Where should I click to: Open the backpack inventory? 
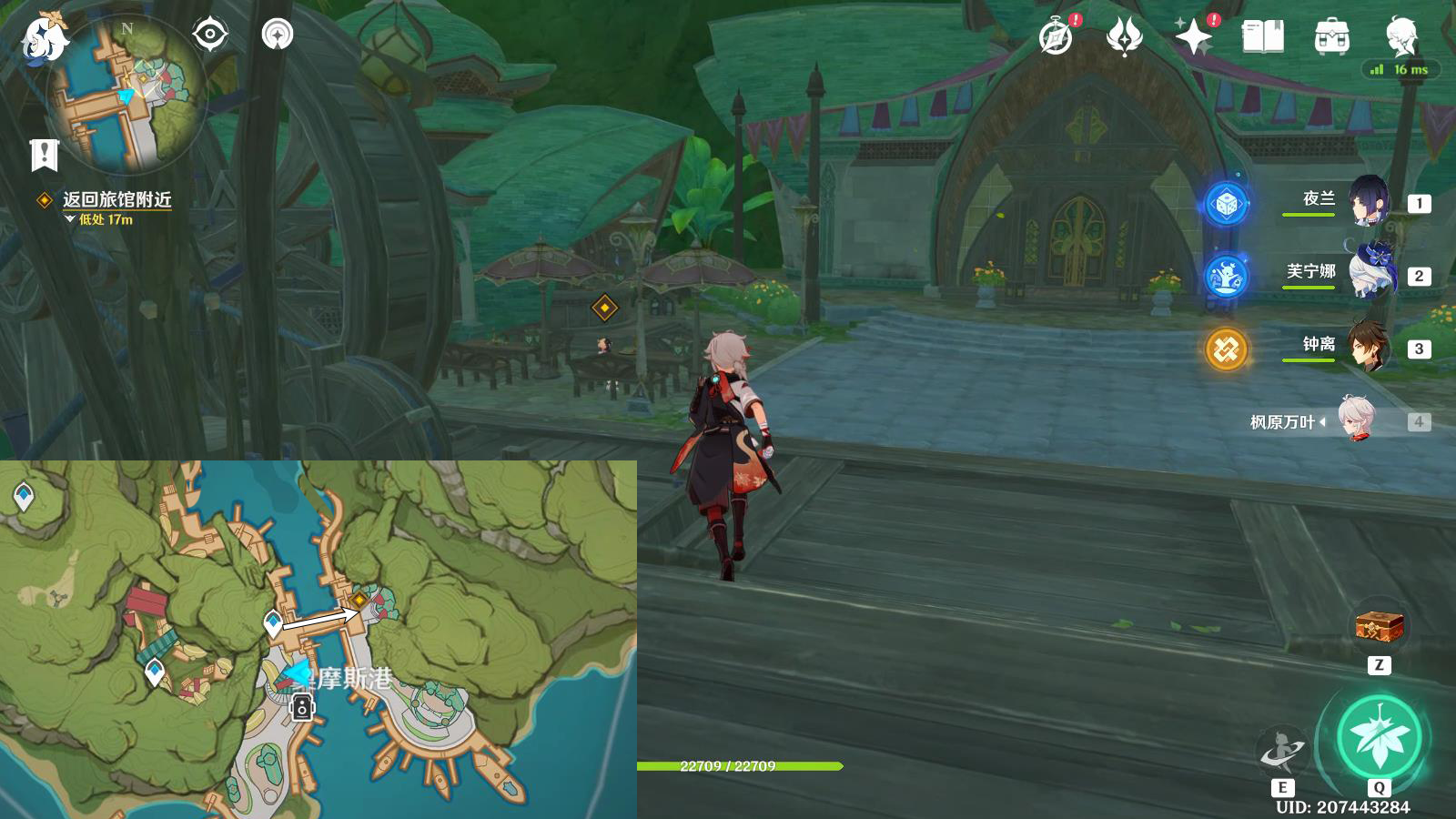pyautogui.click(x=1331, y=37)
